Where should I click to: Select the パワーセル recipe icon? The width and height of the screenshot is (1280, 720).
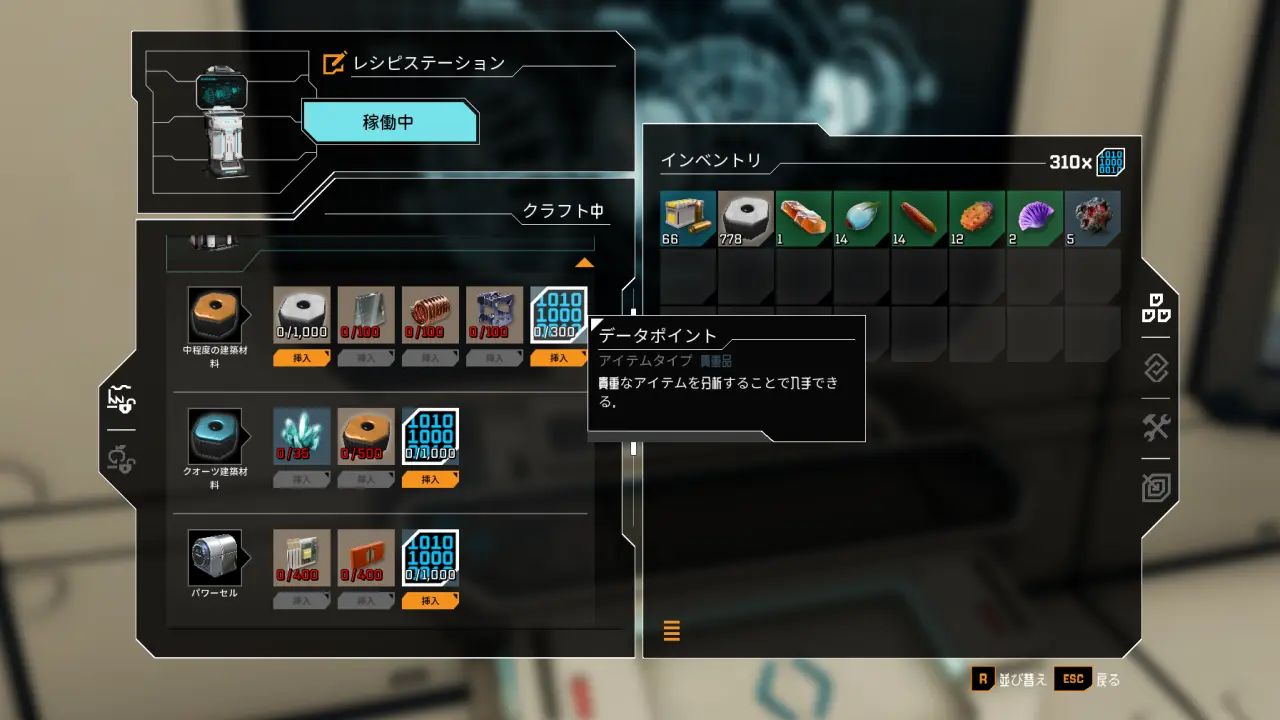point(216,557)
